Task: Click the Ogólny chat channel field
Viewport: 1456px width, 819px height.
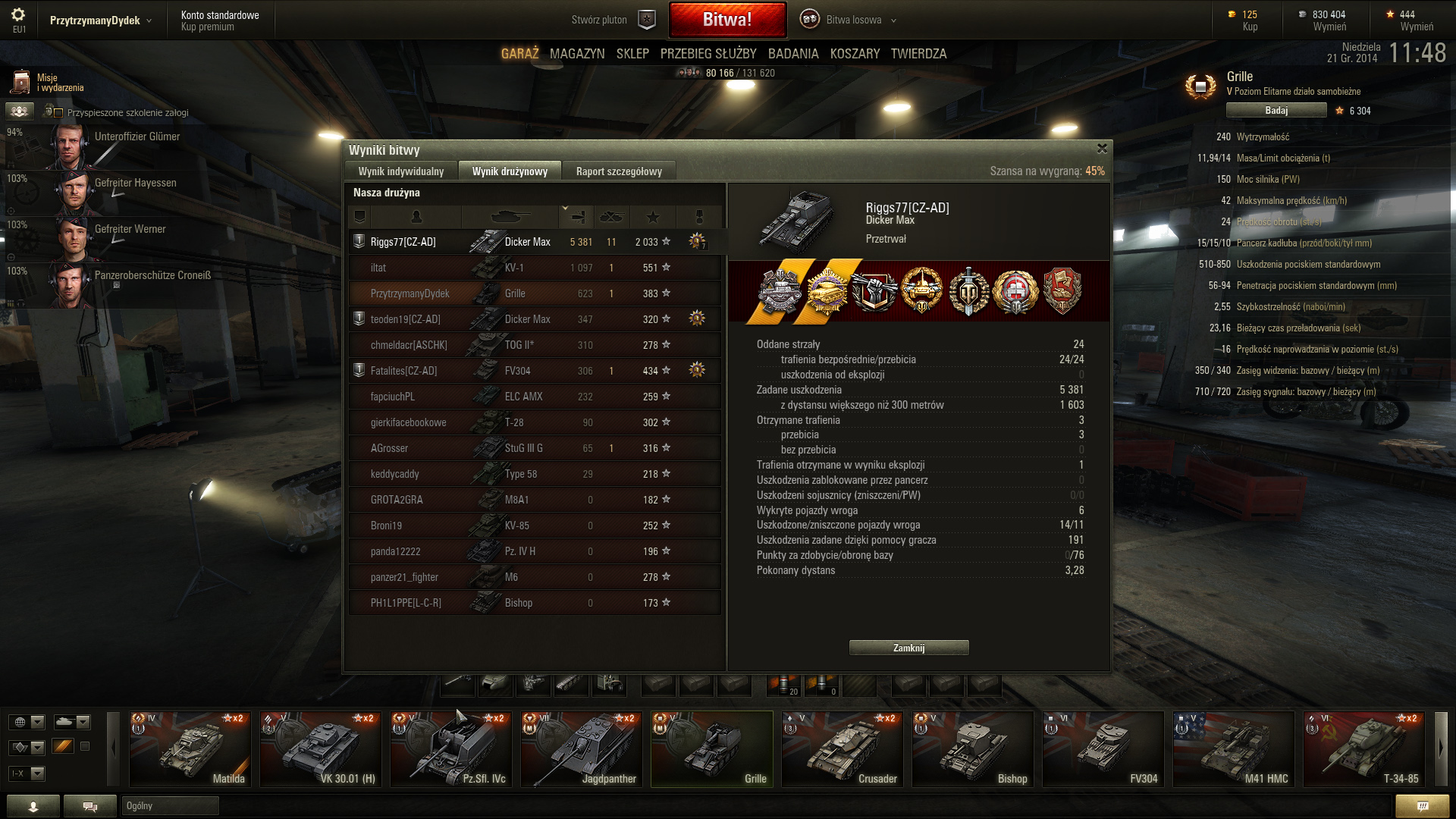Action: point(170,805)
